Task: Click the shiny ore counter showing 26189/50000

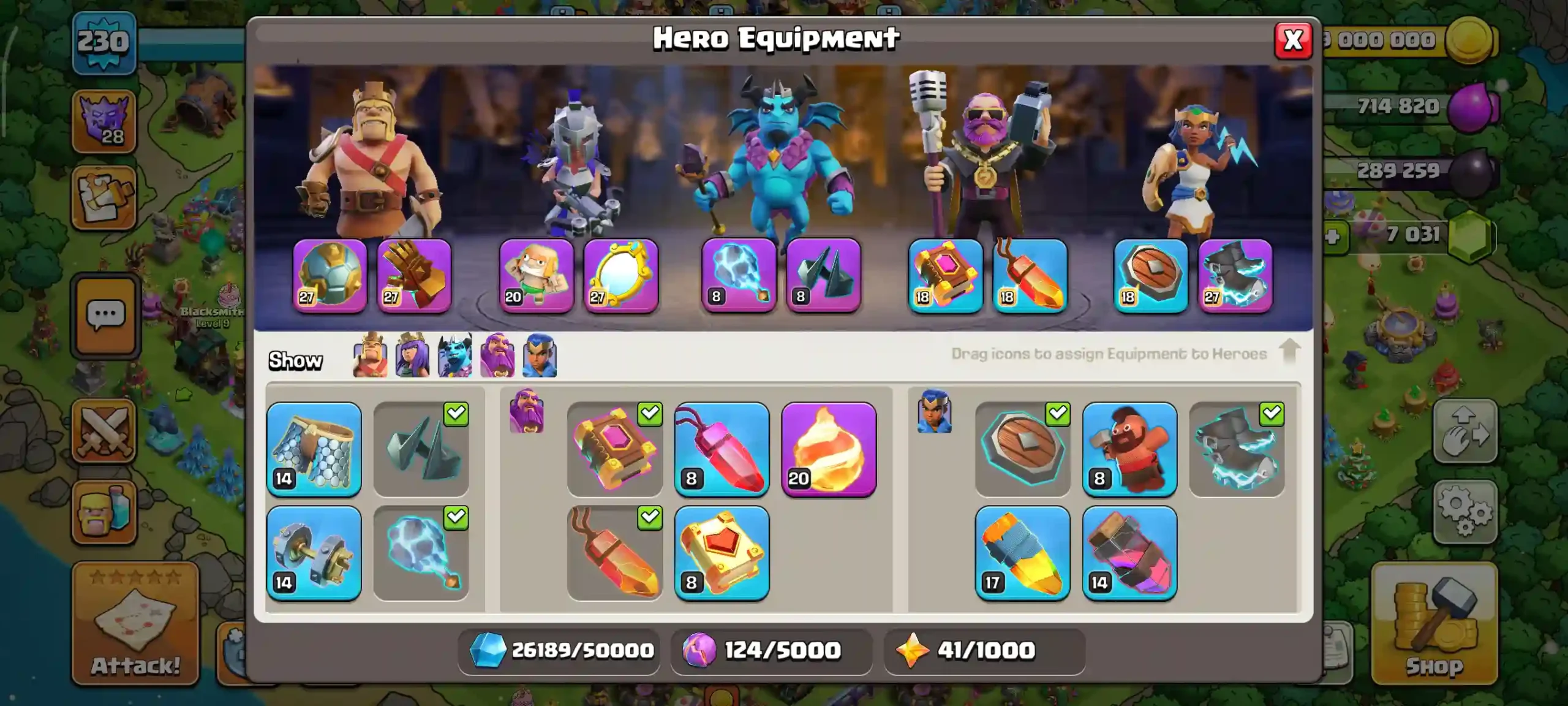Action: point(557,651)
